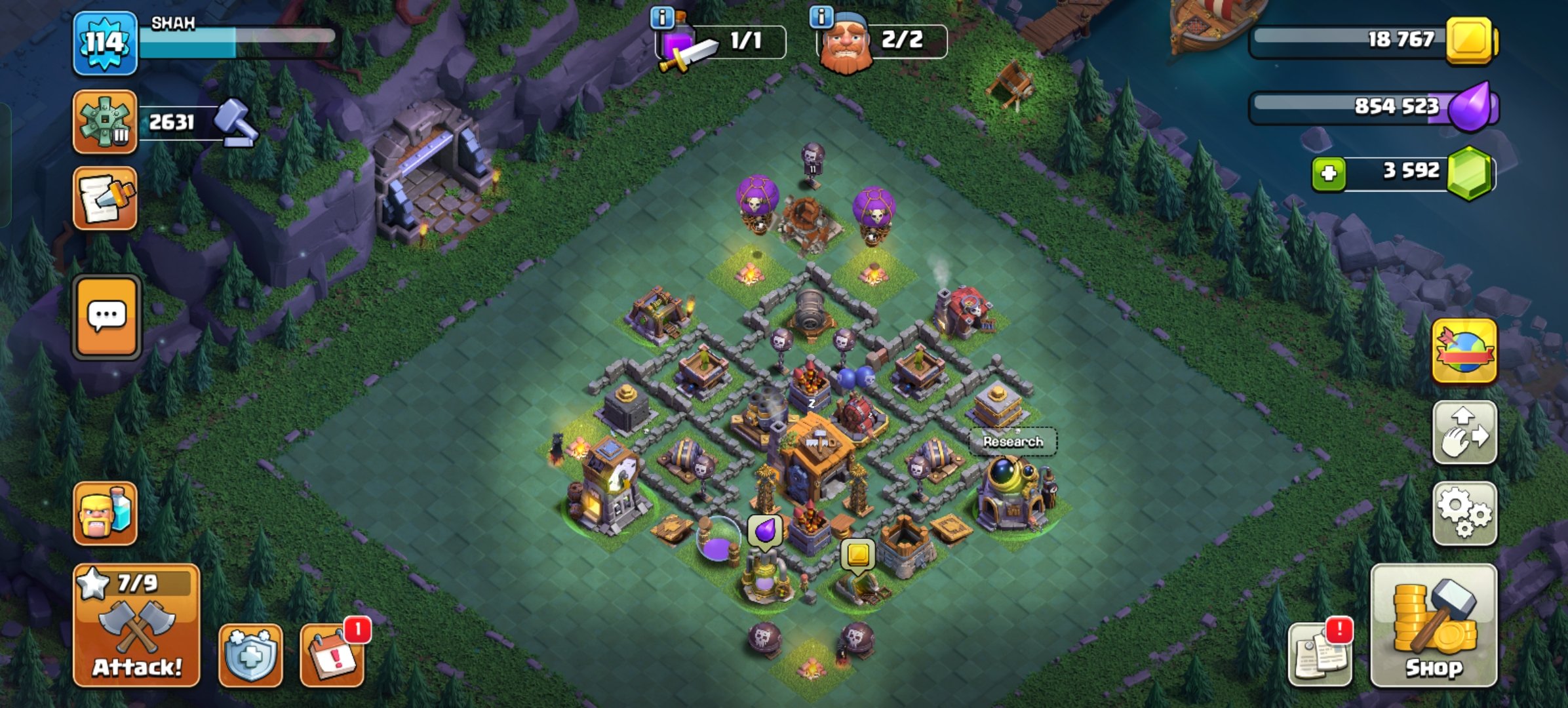
Task: Tap the layout hand-with-arrows button
Action: (1464, 433)
